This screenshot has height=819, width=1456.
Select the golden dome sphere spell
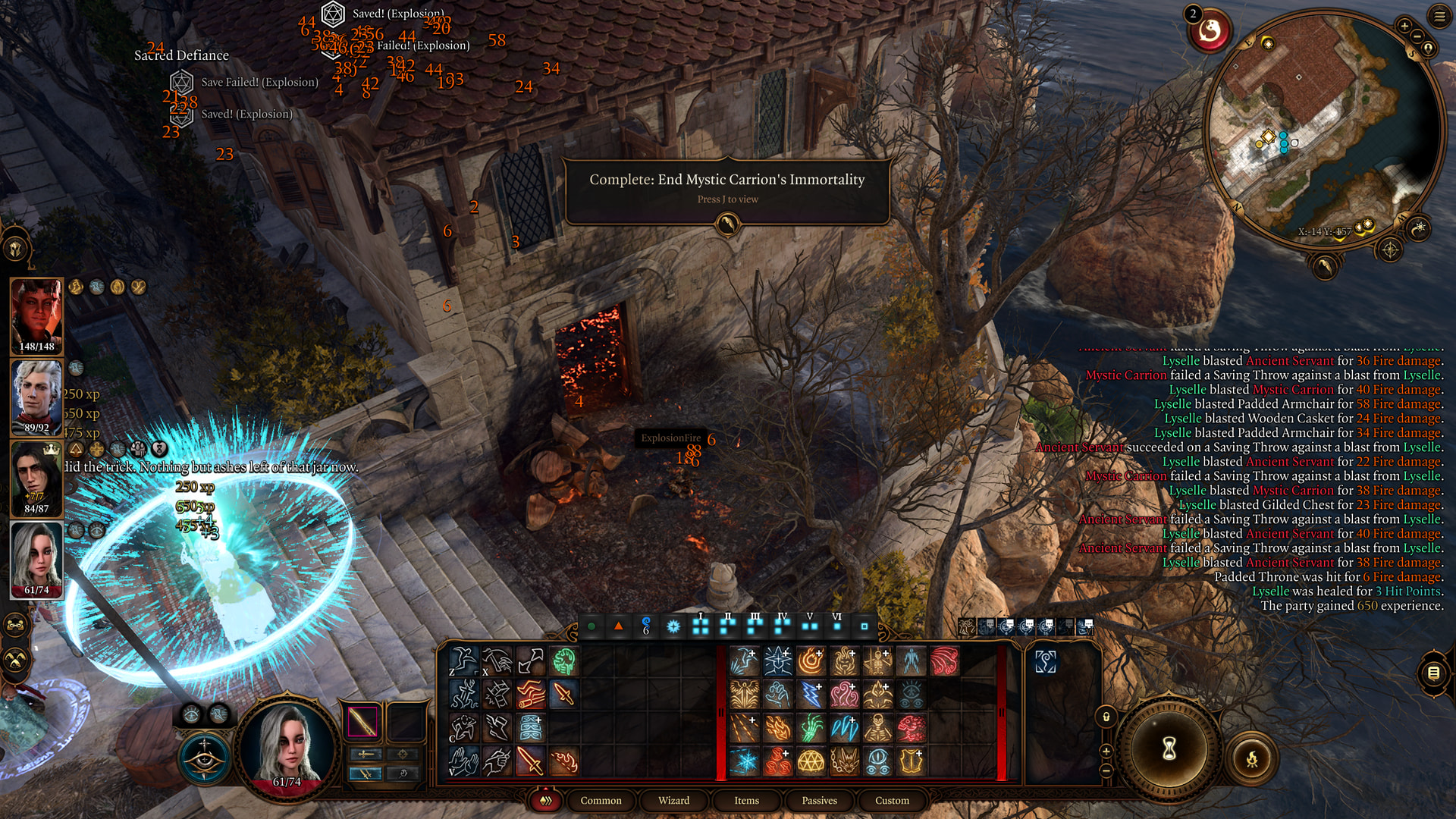[811, 761]
